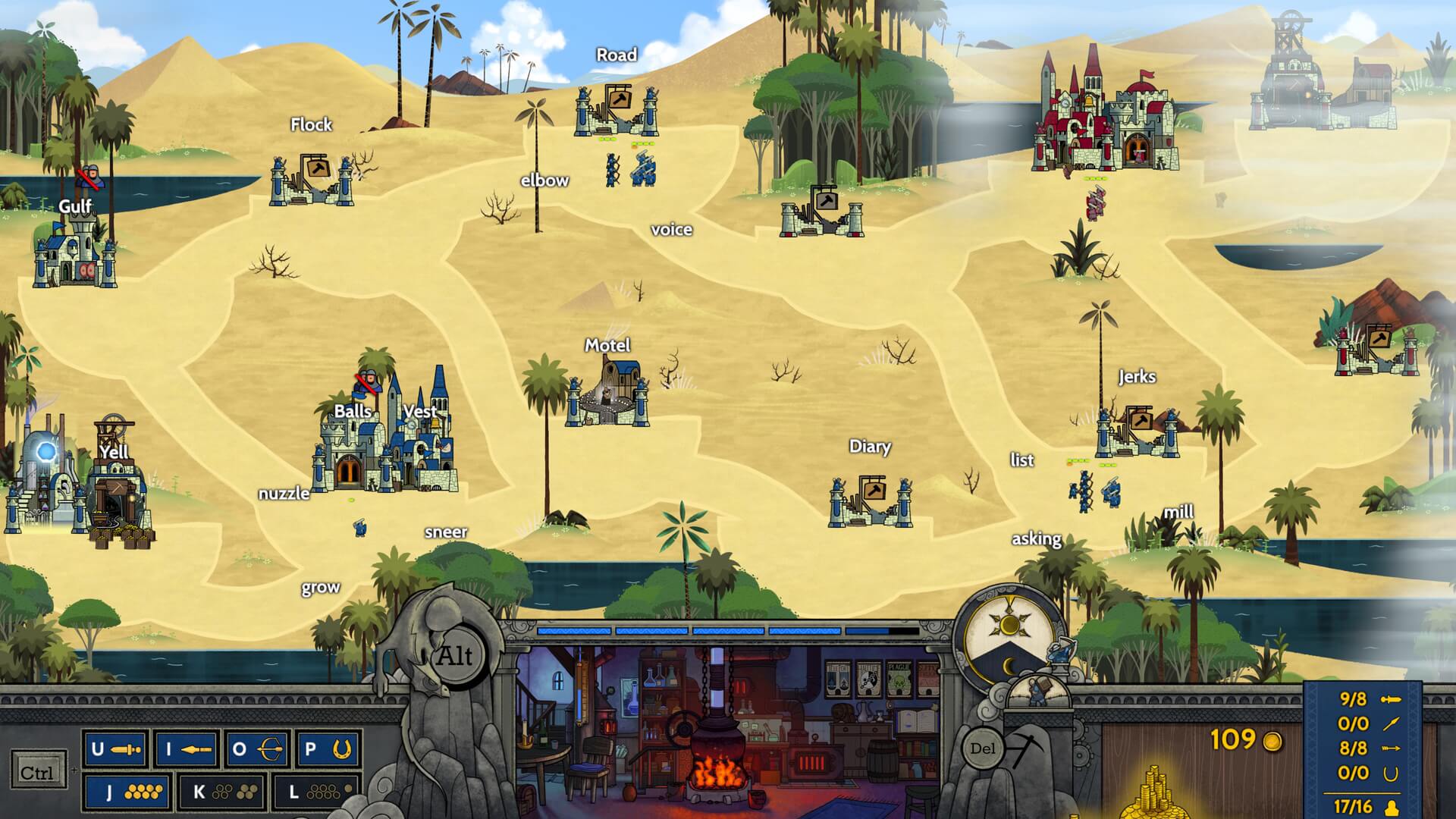Toggle the Del mining key button
Image resolution: width=1456 pixels, height=819 pixels.
pyautogui.click(x=984, y=748)
